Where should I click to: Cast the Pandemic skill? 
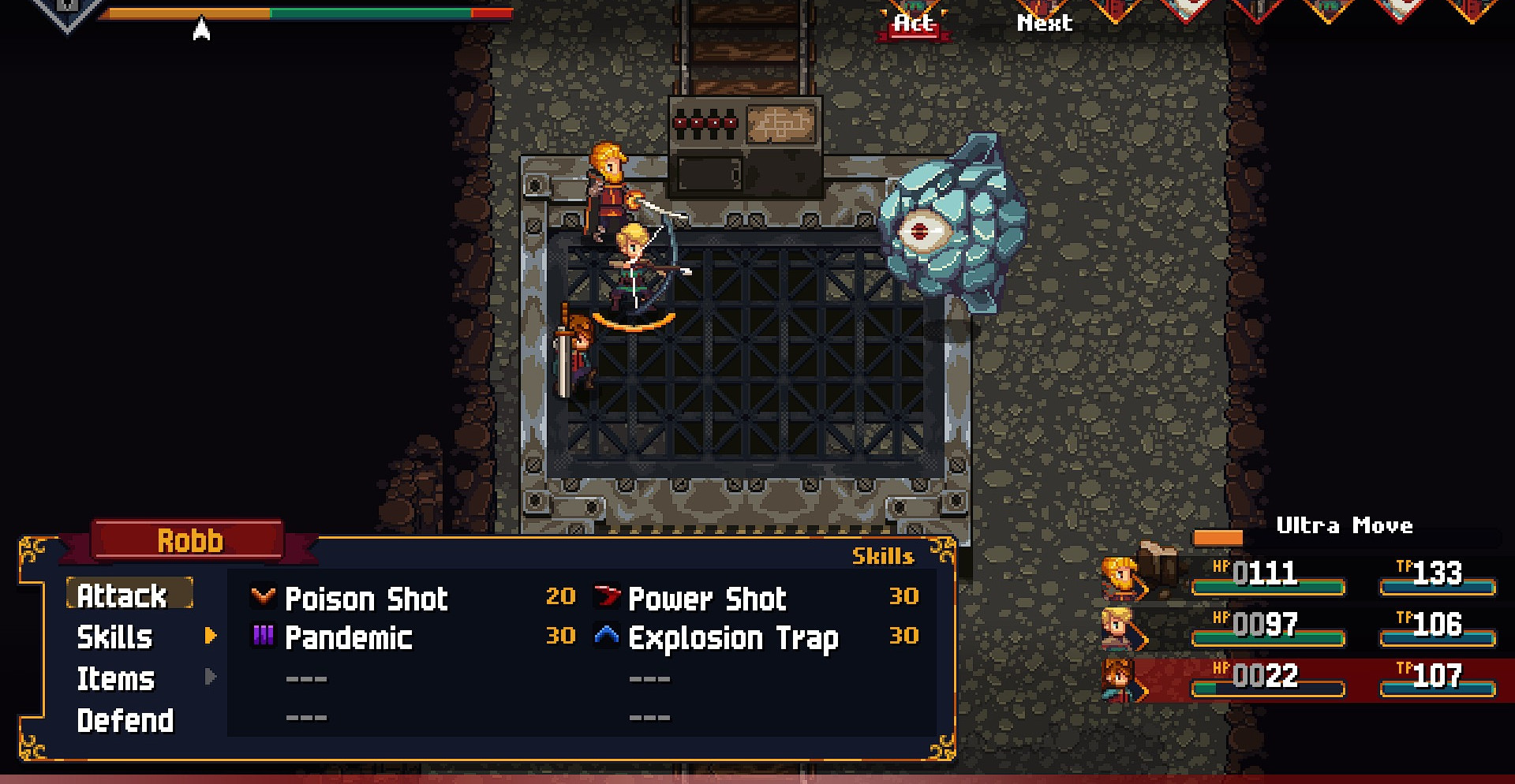[348, 637]
